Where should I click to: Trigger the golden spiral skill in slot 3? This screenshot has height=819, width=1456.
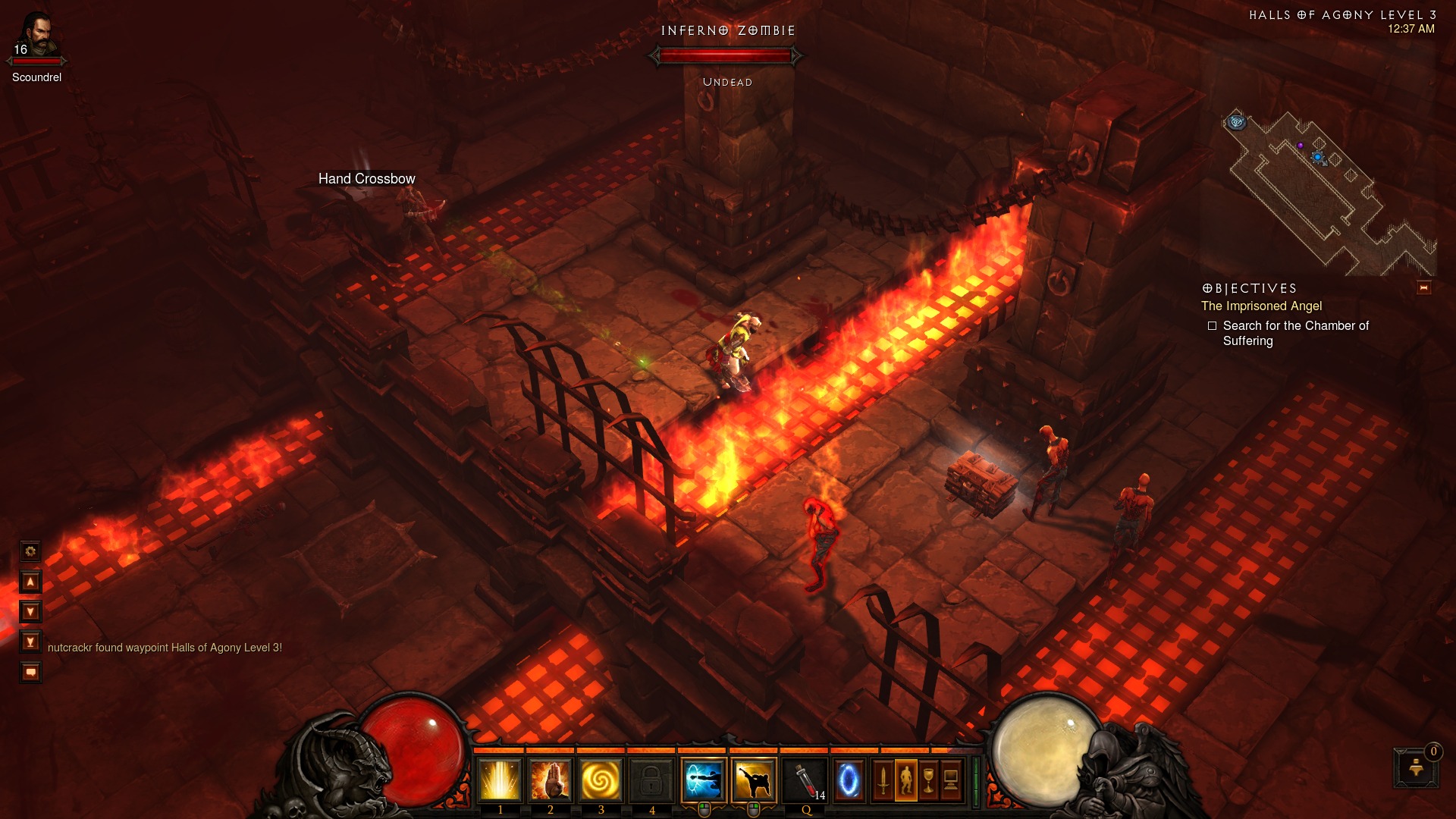601,780
